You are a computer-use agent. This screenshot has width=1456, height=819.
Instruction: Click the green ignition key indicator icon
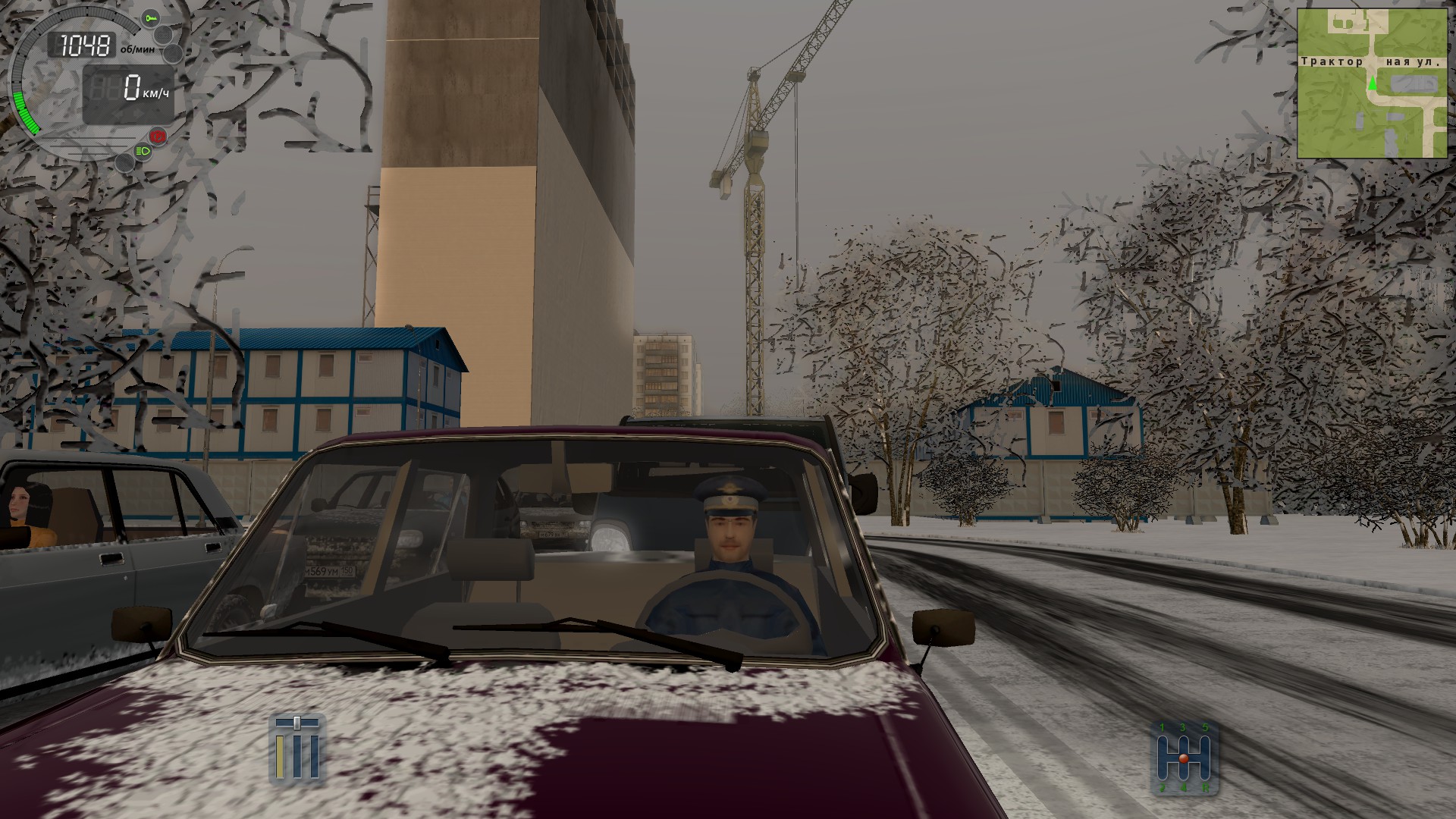pos(152,18)
